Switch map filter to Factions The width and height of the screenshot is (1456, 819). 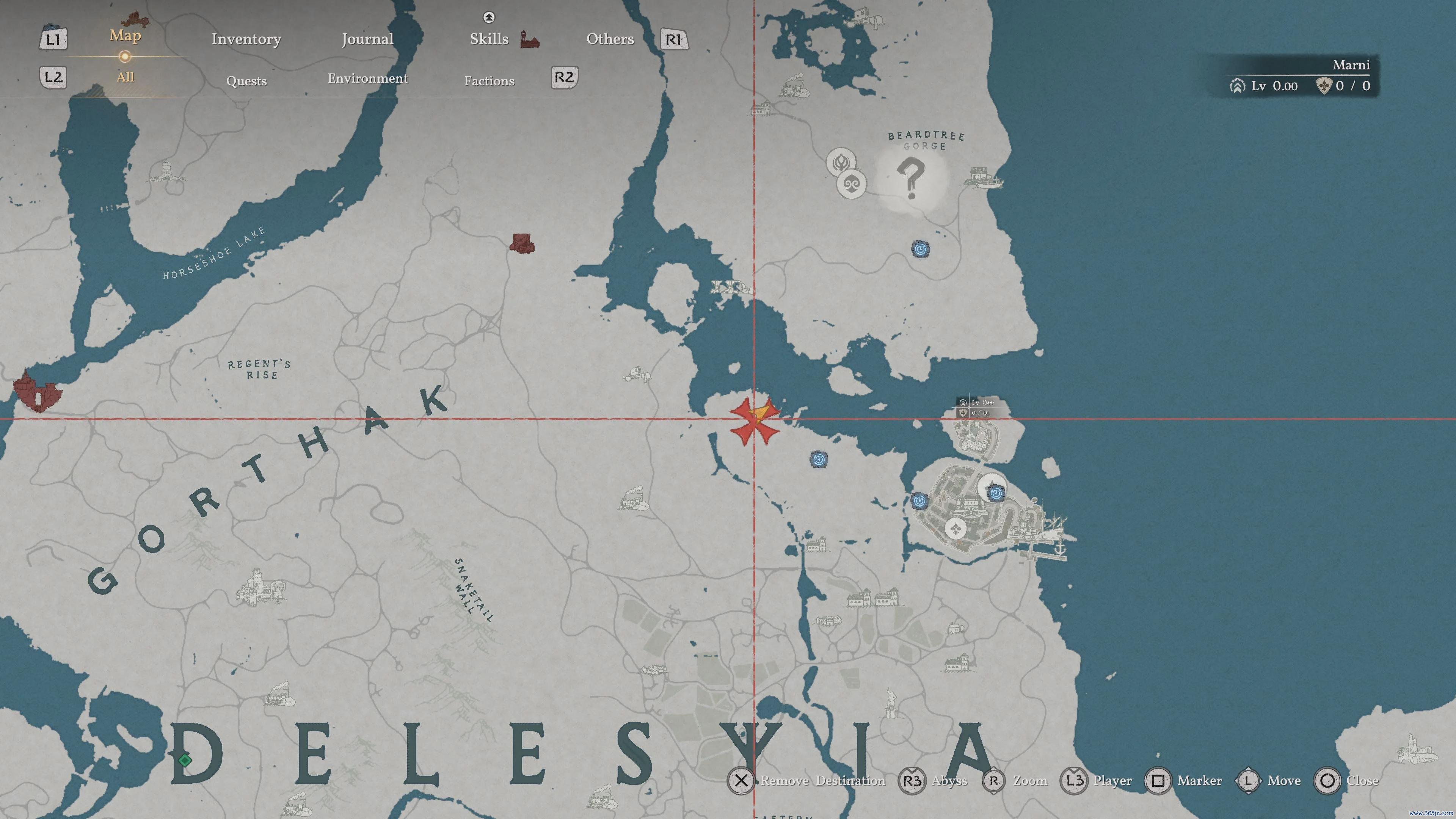pos(489,81)
